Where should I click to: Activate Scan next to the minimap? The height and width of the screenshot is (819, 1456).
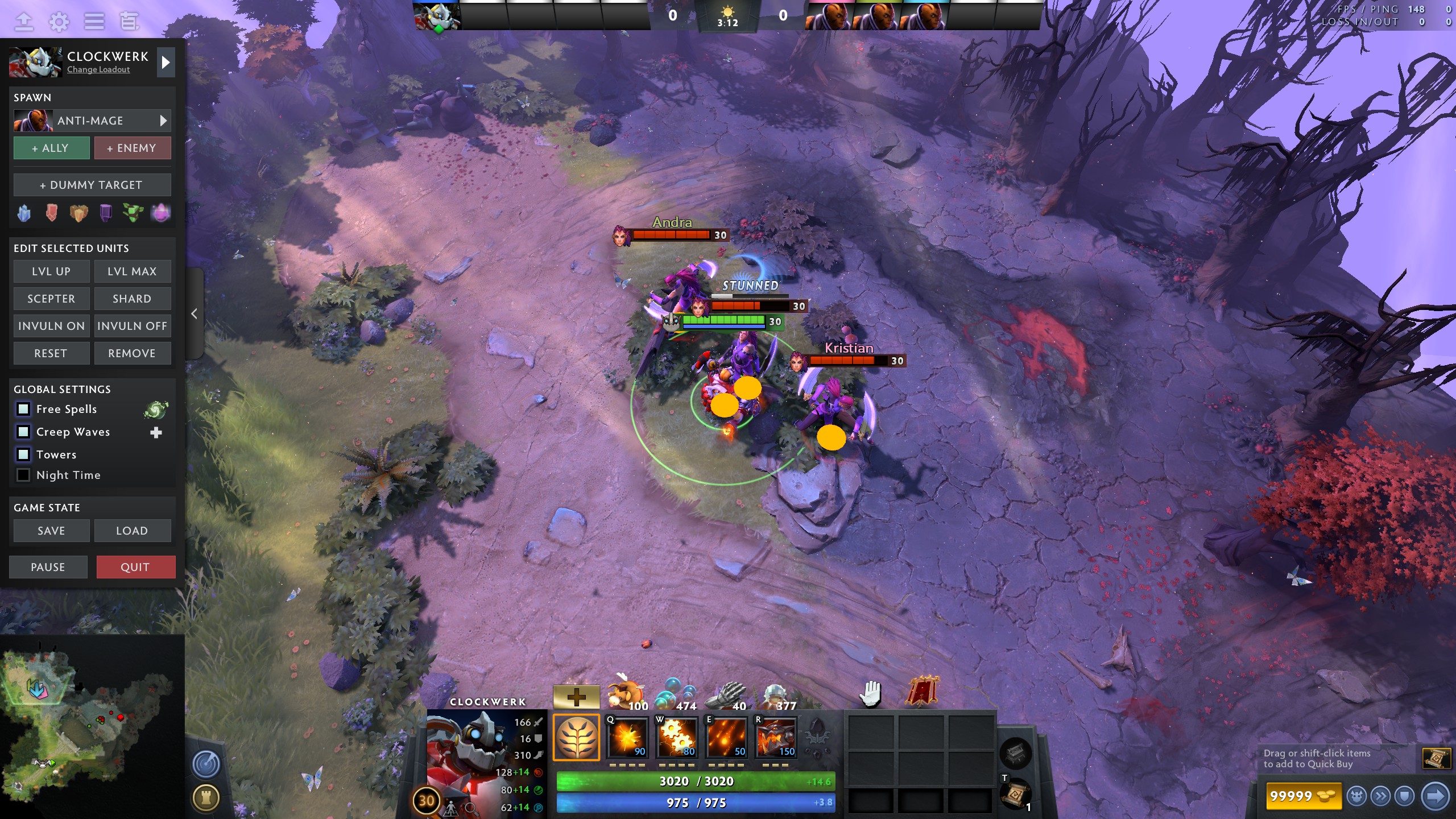click(x=206, y=765)
